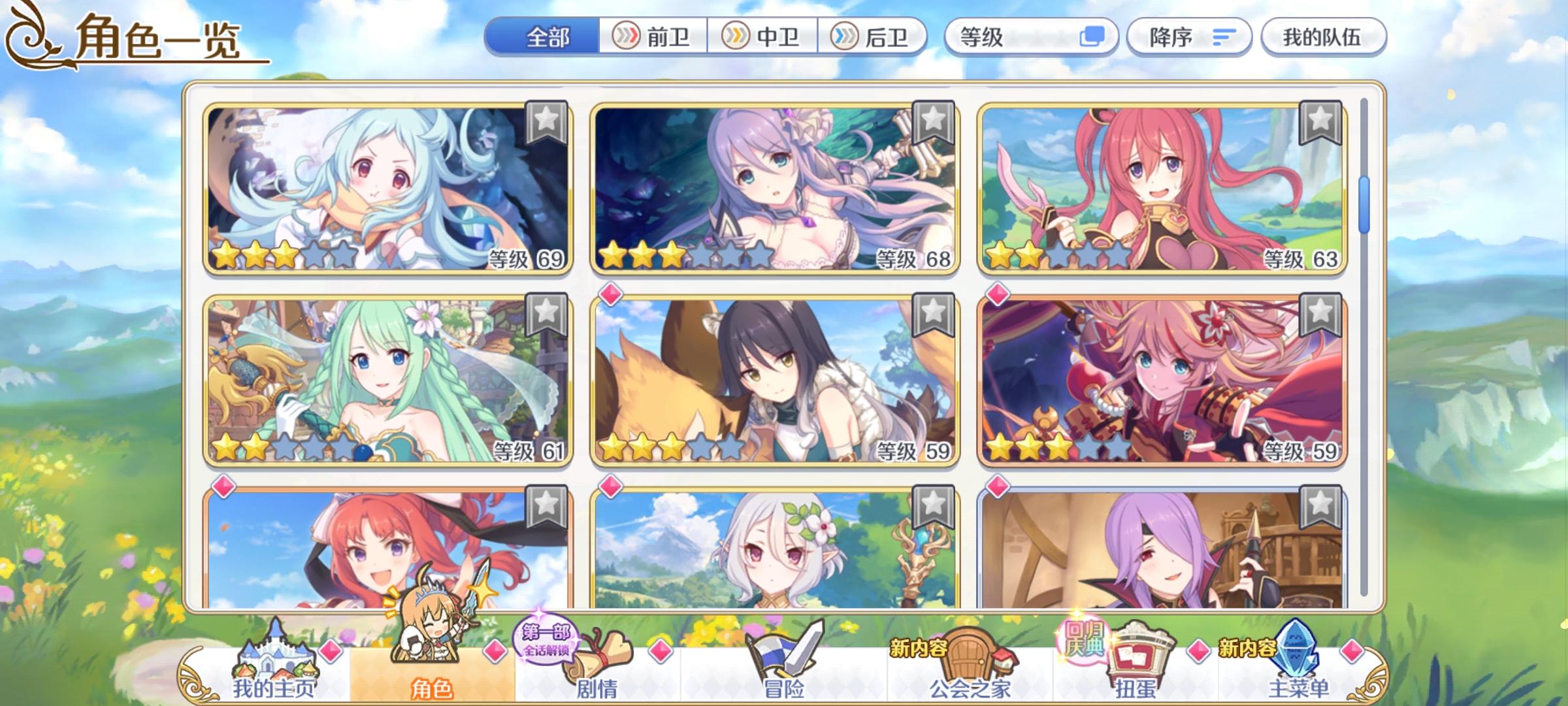Click the 降序 descending sort button
The width and height of the screenshot is (1568, 706).
click(1190, 37)
